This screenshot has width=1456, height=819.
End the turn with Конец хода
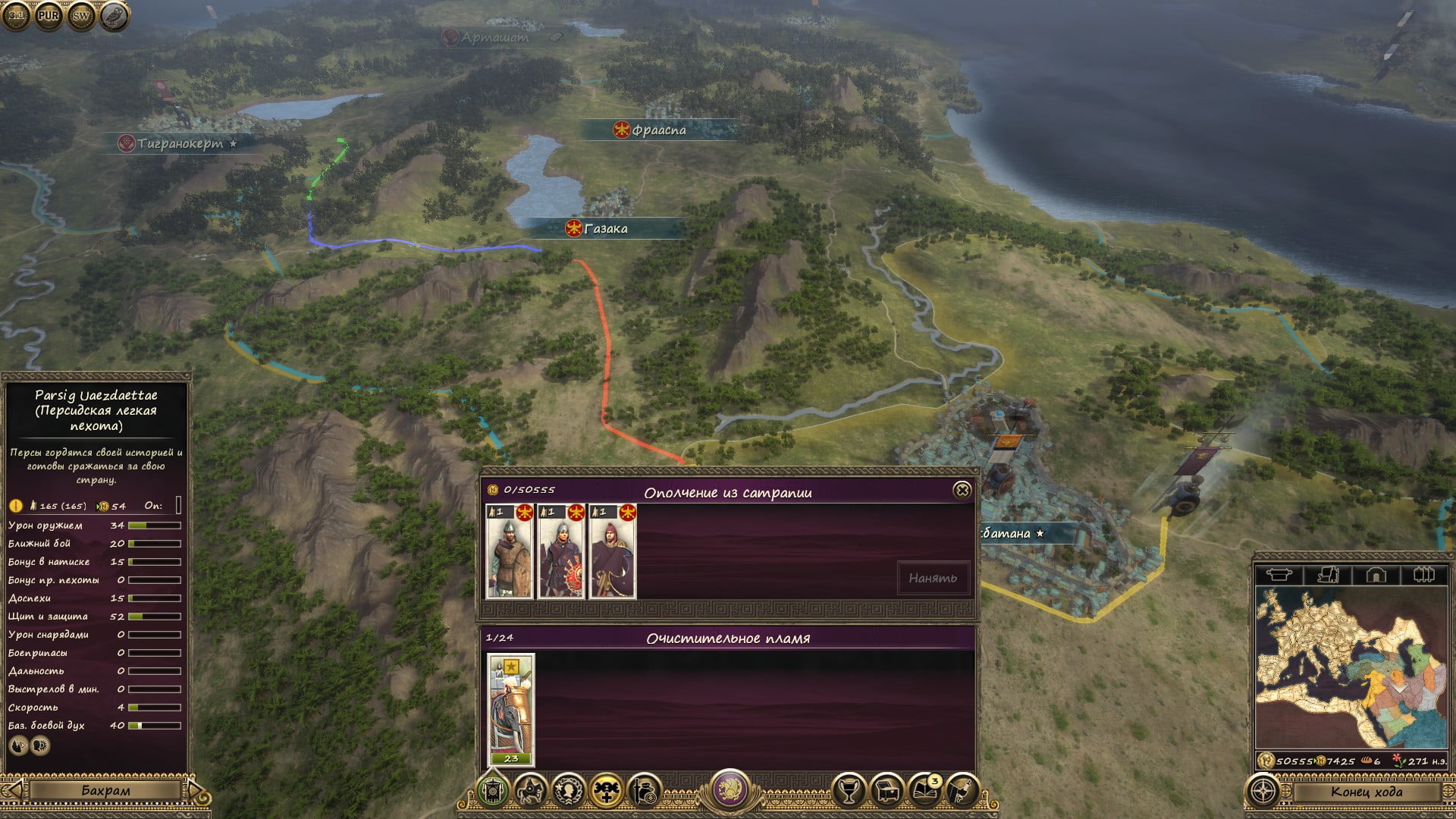tap(1366, 792)
